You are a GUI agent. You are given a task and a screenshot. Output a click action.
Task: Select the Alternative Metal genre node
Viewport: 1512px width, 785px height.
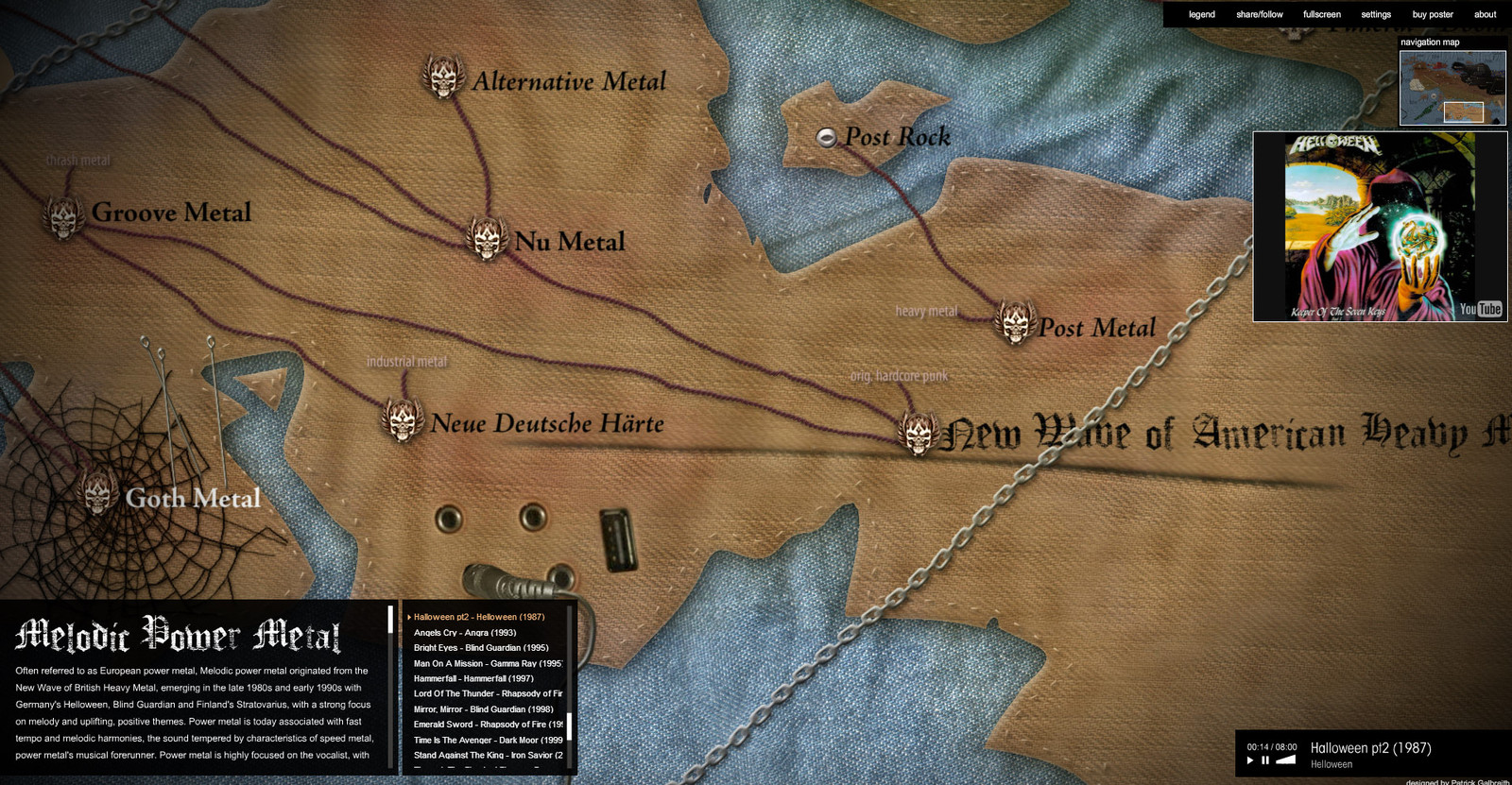[x=443, y=77]
